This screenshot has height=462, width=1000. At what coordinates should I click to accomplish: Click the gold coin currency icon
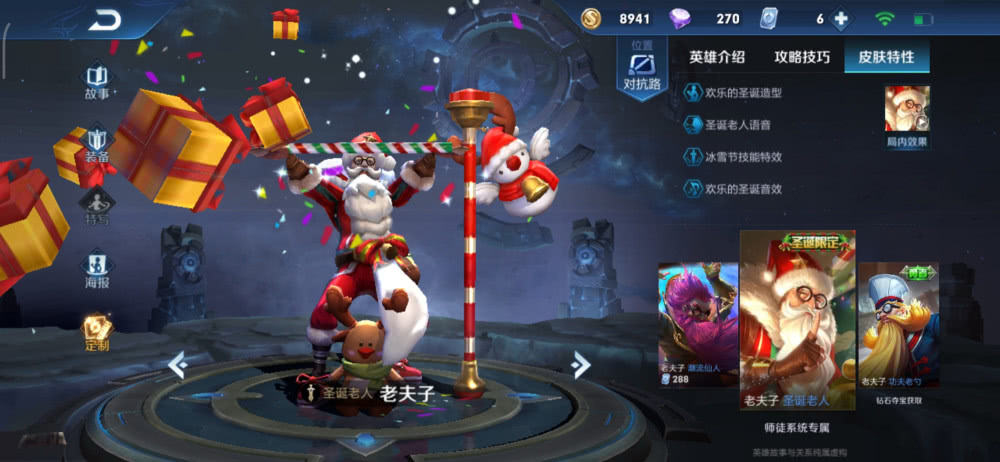tap(592, 19)
